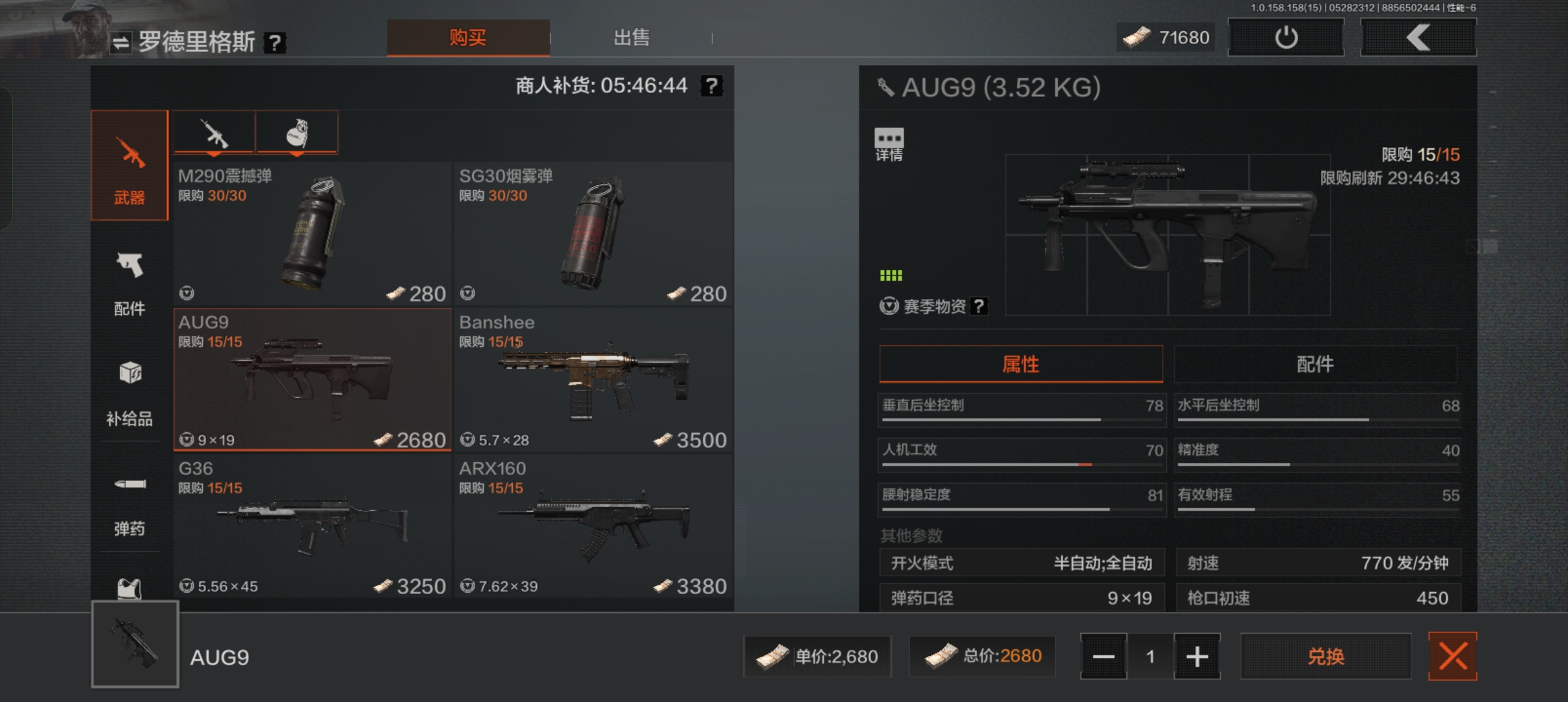
Task: Show the 配件 tab in weapon details
Action: pos(1315,364)
